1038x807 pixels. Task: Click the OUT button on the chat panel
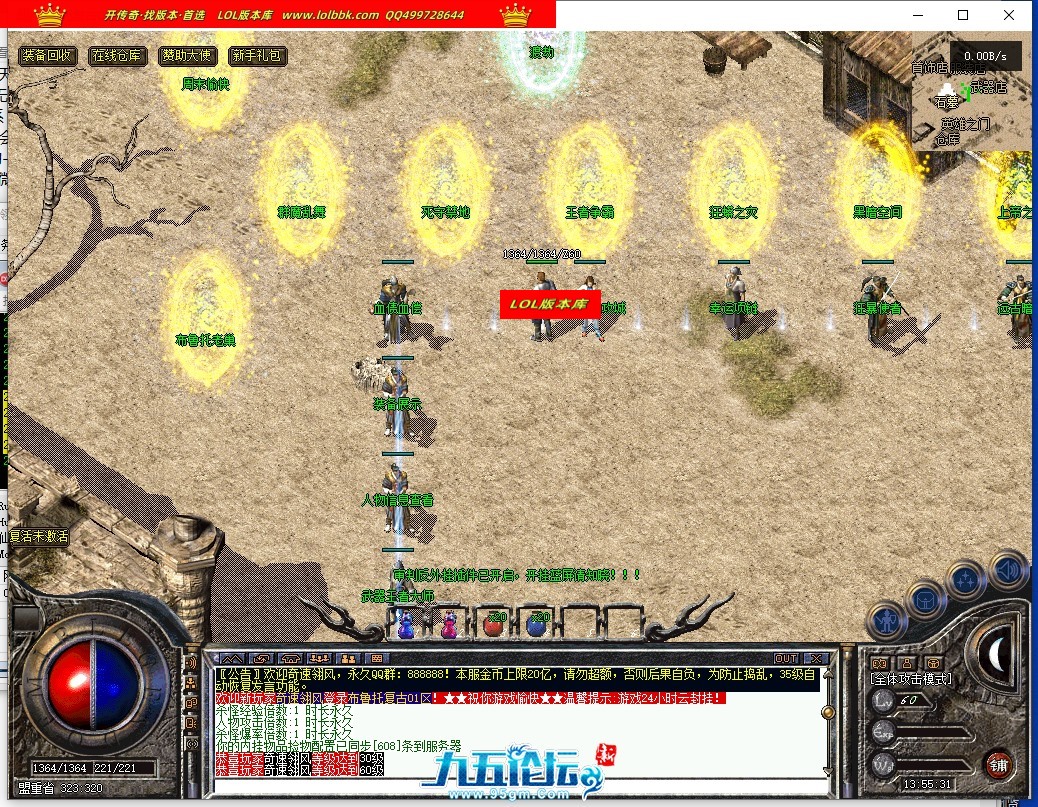point(786,658)
